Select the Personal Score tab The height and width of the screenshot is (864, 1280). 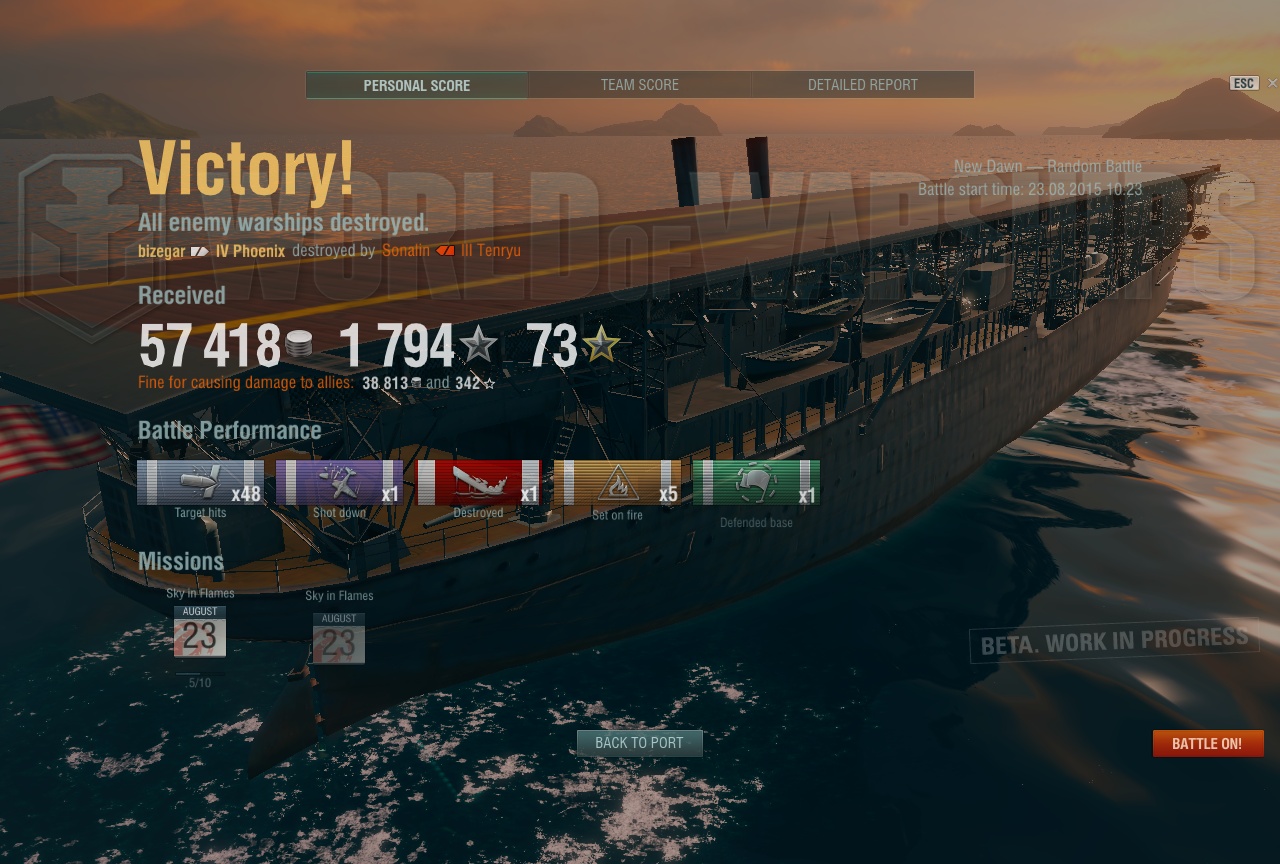(416, 85)
